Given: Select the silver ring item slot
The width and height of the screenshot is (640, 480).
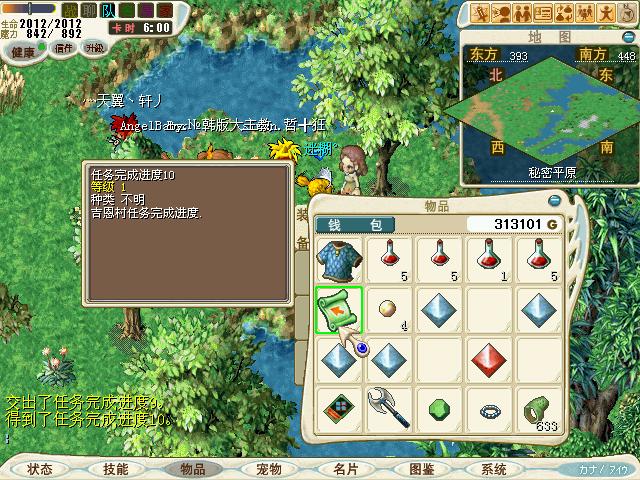Looking at the screenshot, I should 491,409.
